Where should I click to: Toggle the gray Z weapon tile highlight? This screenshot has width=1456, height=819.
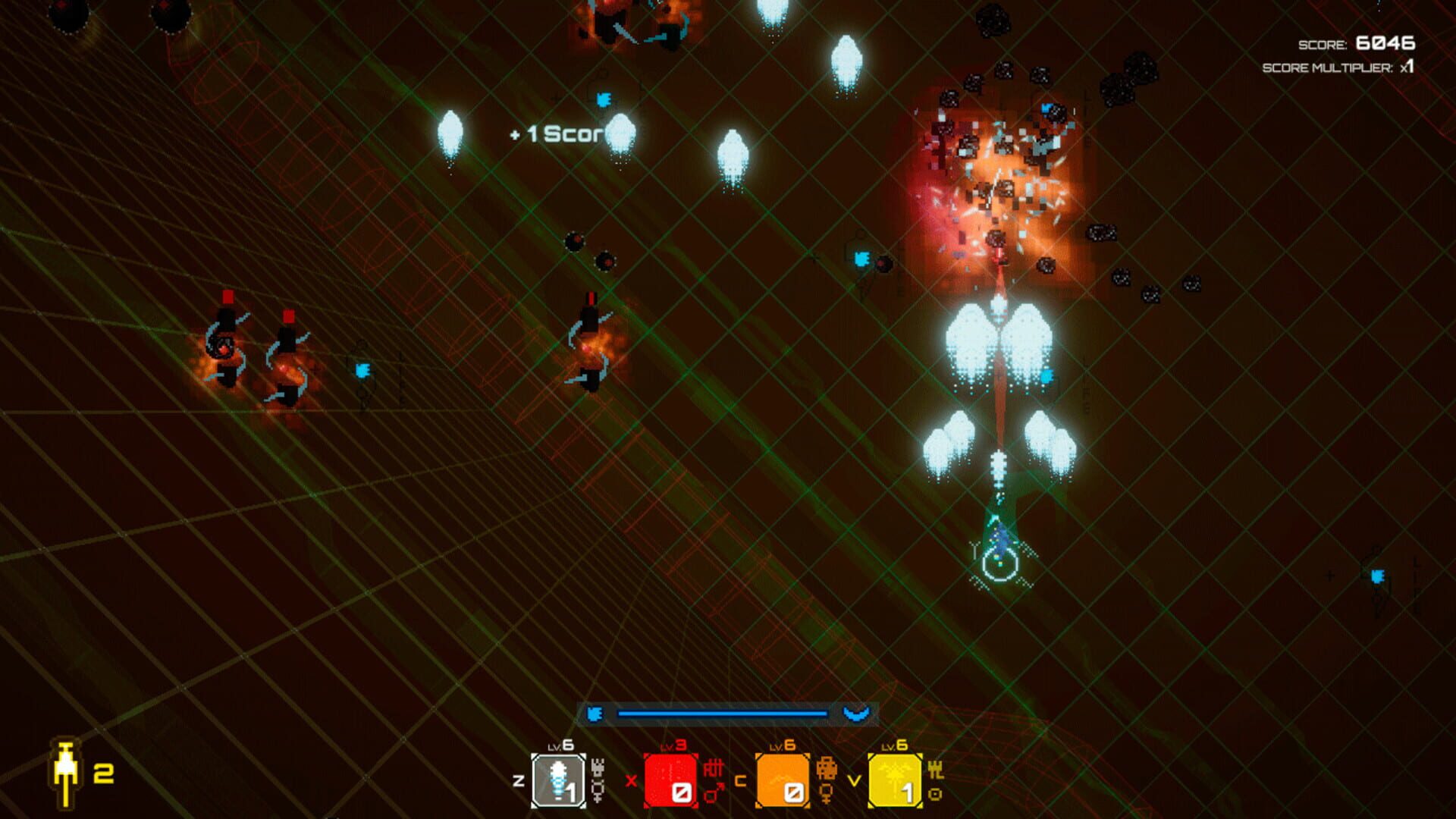coord(558,779)
